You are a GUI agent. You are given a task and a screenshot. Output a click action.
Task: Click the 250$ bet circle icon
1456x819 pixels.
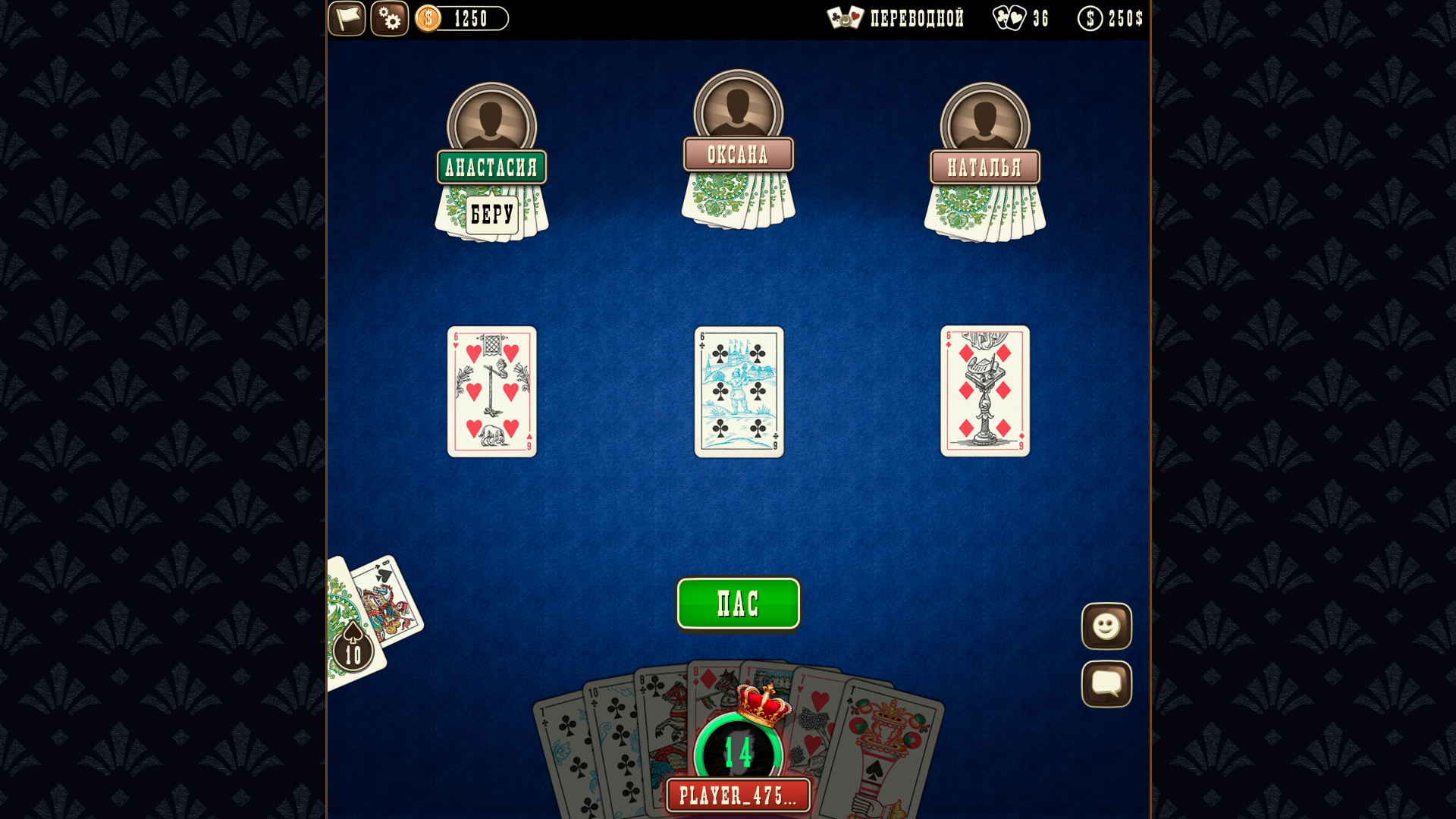tap(1090, 19)
